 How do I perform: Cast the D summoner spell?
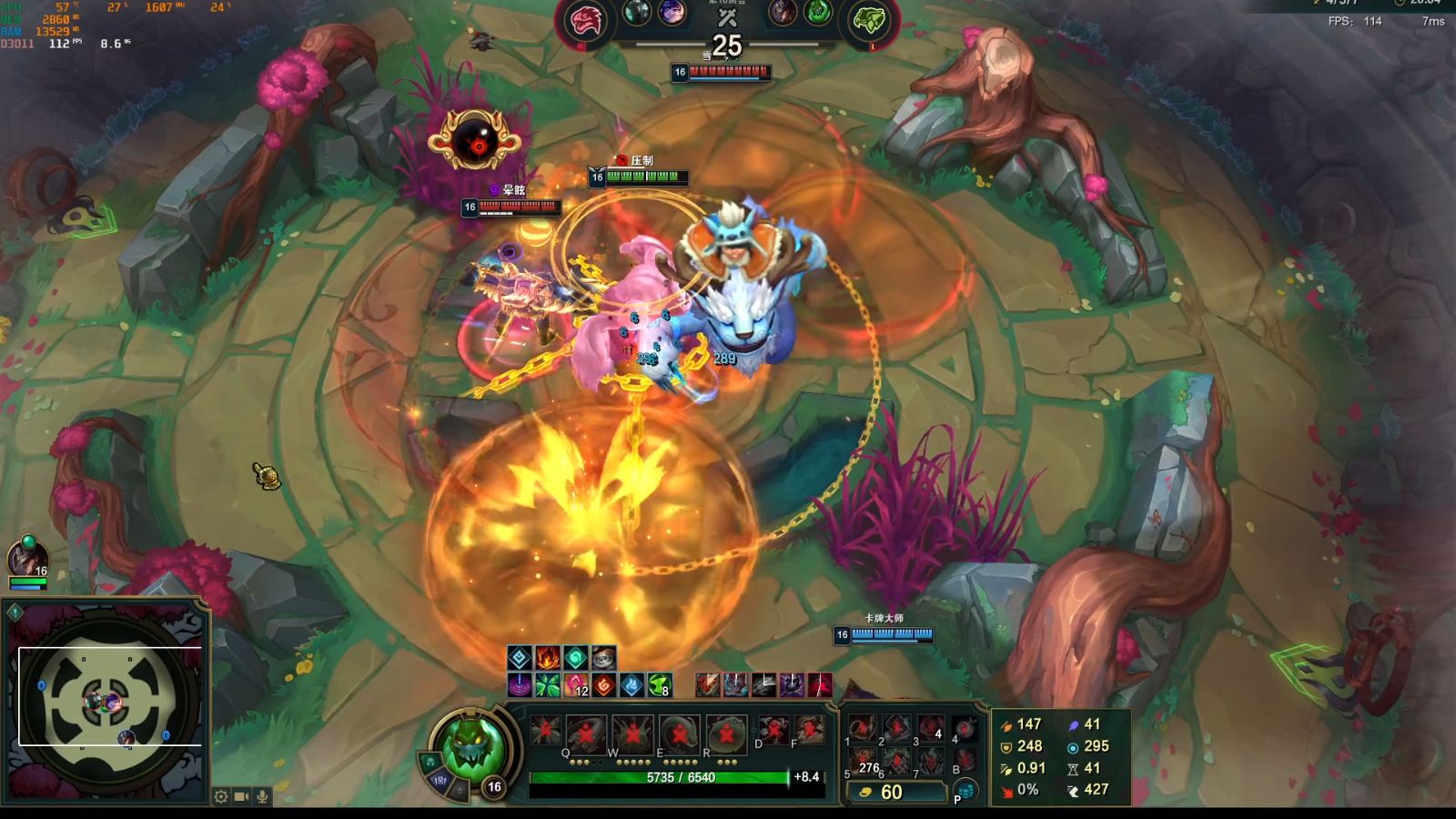tap(773, 729)
